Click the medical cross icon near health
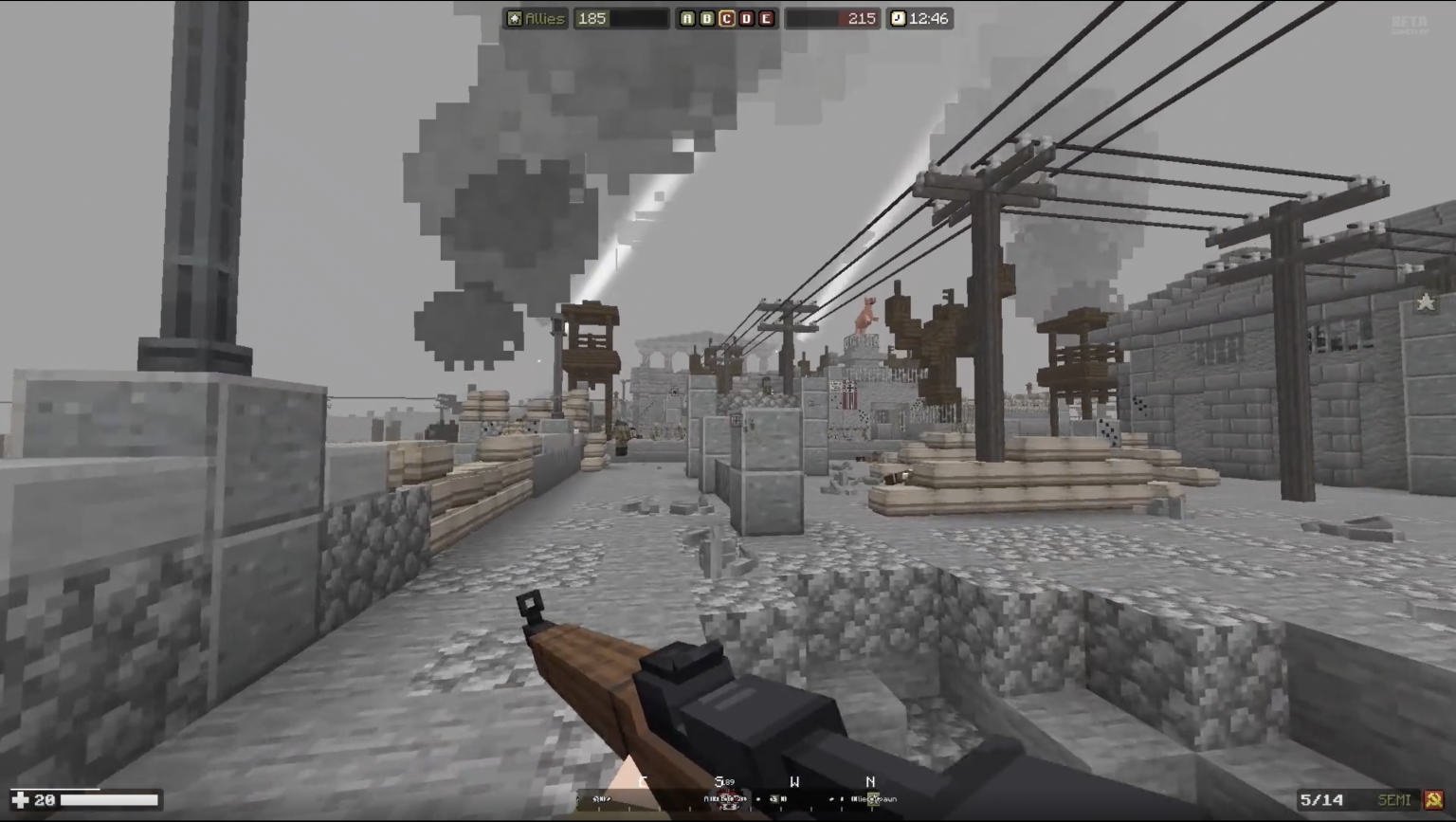This screenshot has width=1456, height=822. click(x=20, y=799)
